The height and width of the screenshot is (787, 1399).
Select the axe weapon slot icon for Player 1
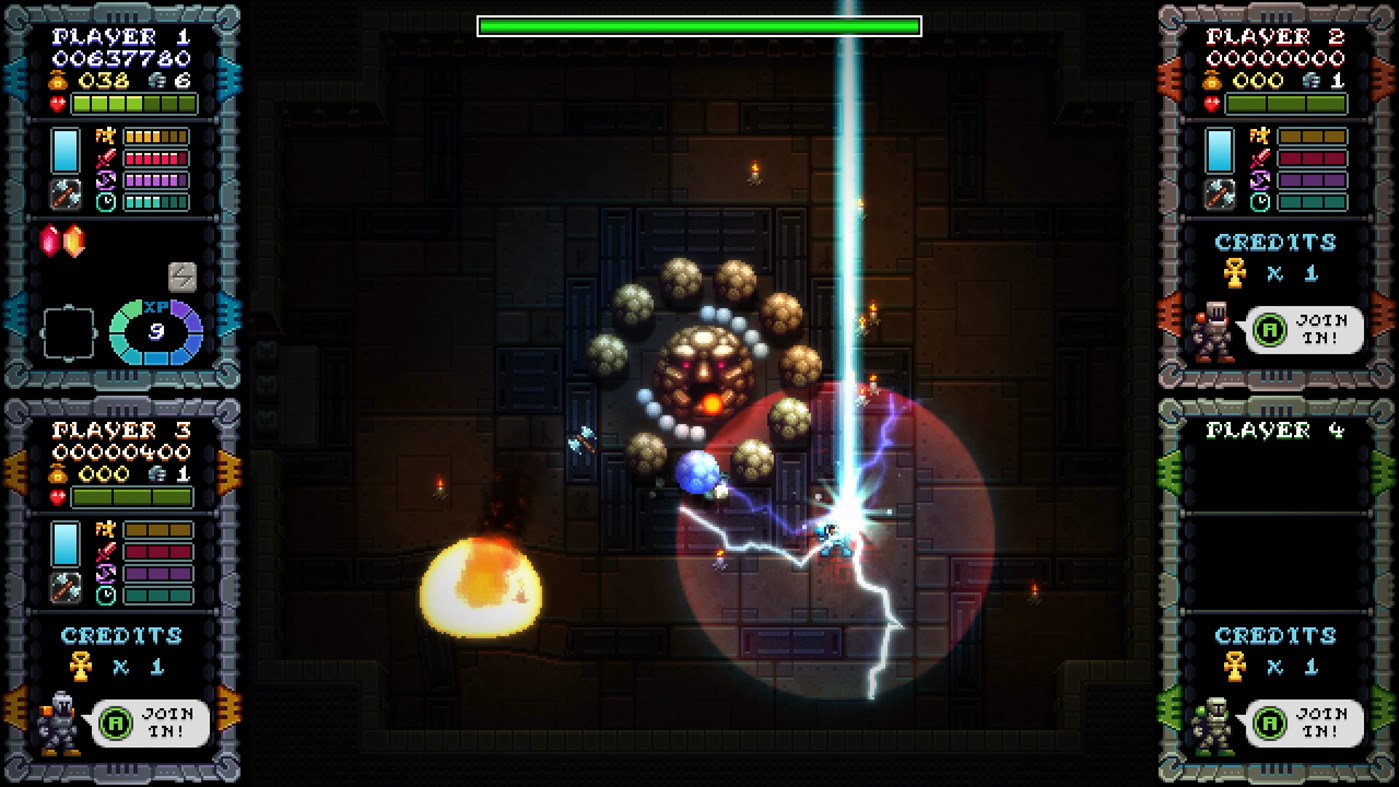(x=64, y=192)
